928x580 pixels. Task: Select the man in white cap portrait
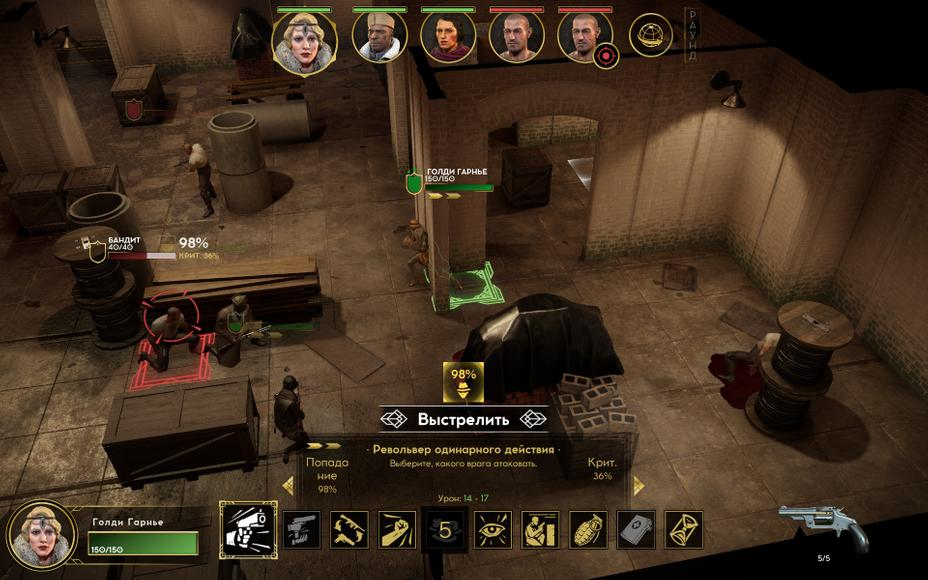coord(379,37)
